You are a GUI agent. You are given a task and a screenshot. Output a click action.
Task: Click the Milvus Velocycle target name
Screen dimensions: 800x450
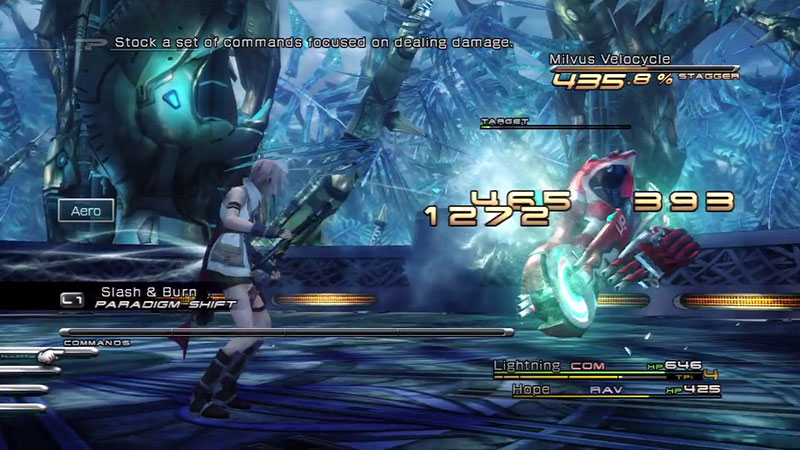pos(609,60)
